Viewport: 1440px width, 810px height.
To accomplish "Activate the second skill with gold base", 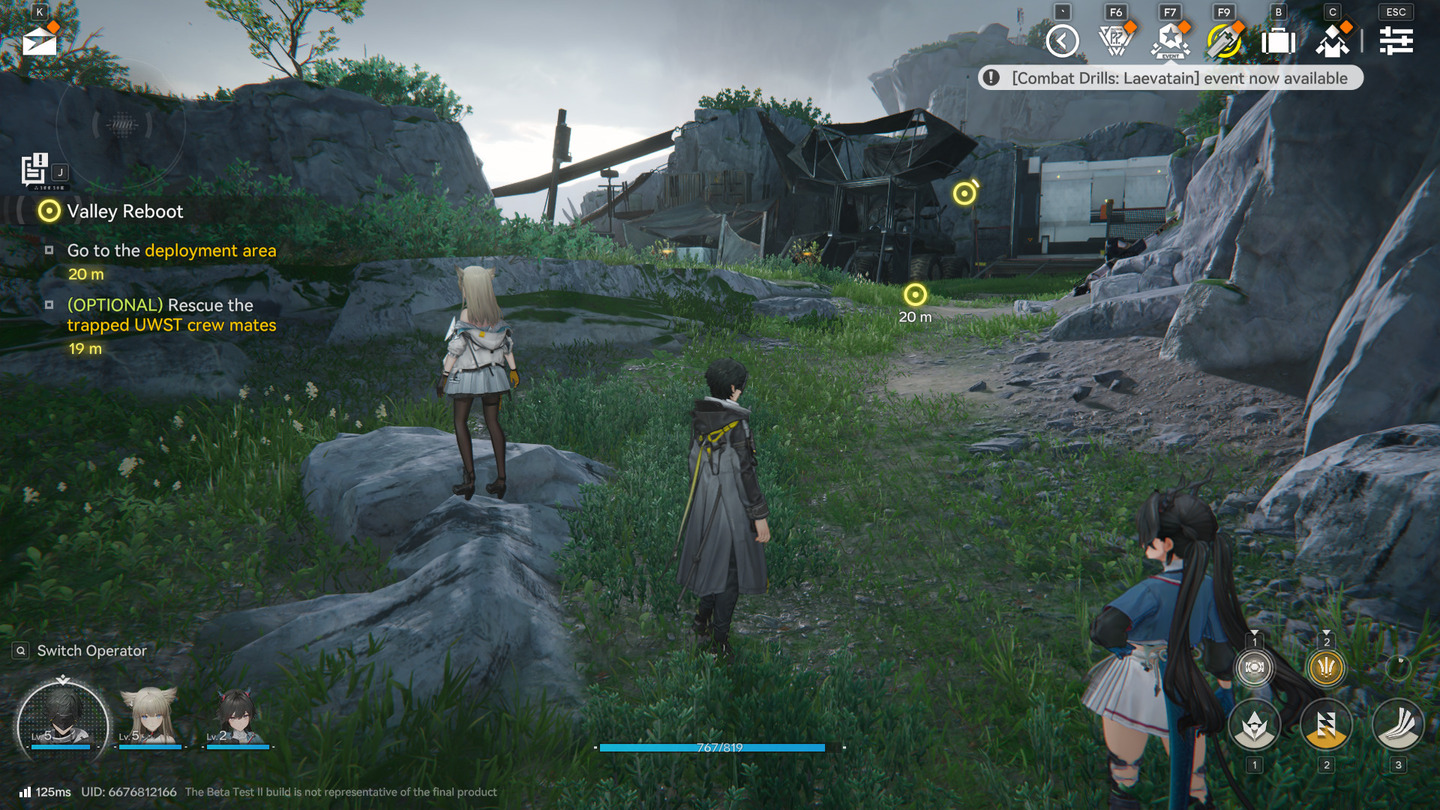I will (1326, 725).
